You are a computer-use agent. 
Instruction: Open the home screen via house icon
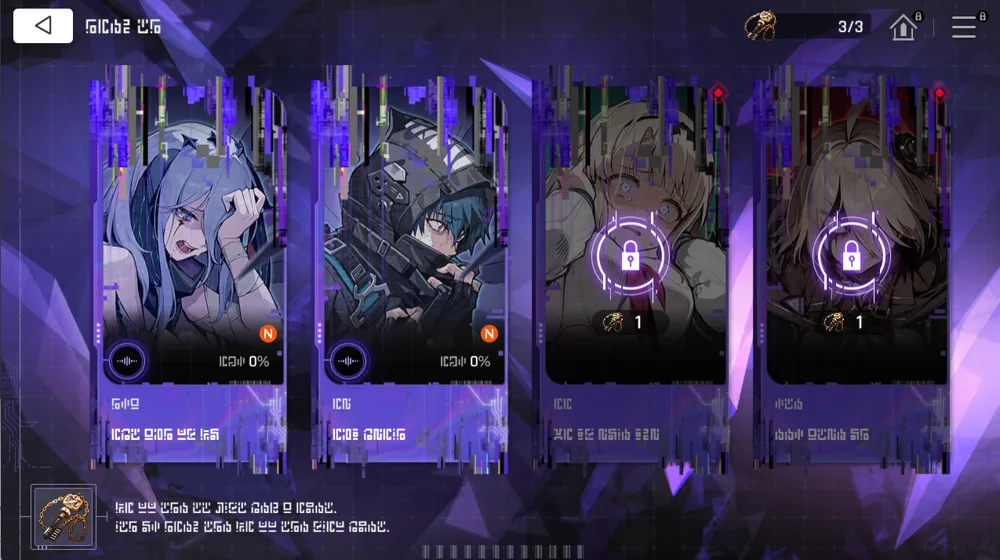point(903,27)
